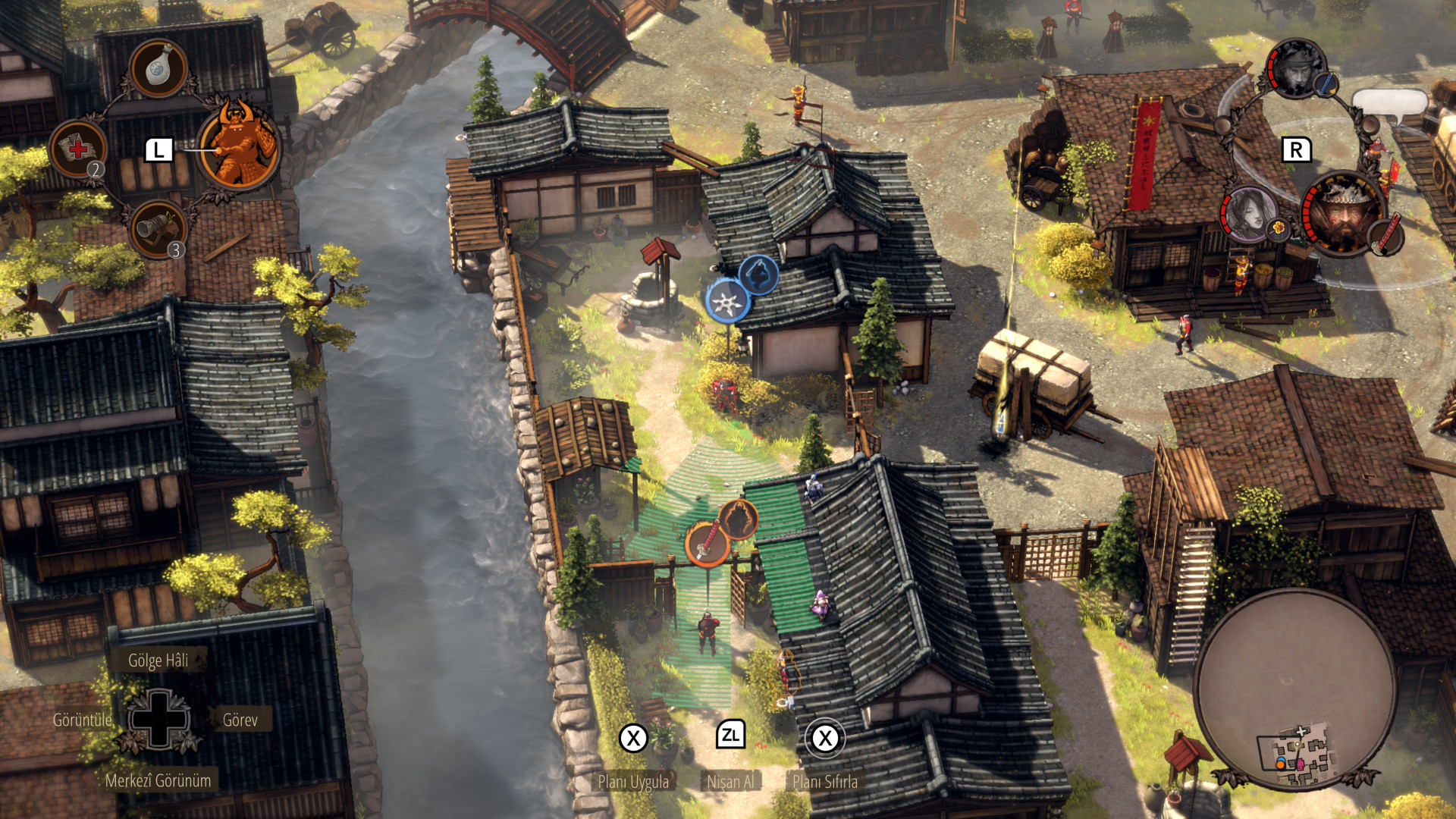Switch to the bearded samurai portrait
The height and width of the screenshot is (819, 1456).
click(x=1344, y=212)
